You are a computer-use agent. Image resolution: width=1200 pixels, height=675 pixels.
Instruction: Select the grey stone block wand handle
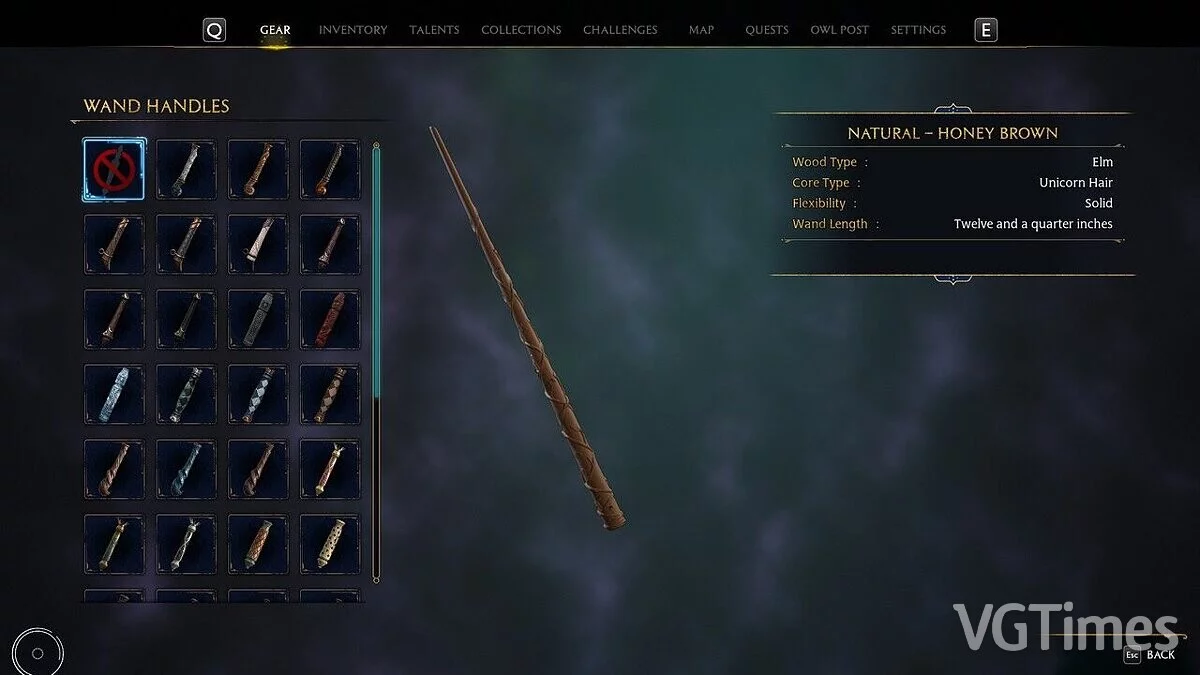point(258,320)
